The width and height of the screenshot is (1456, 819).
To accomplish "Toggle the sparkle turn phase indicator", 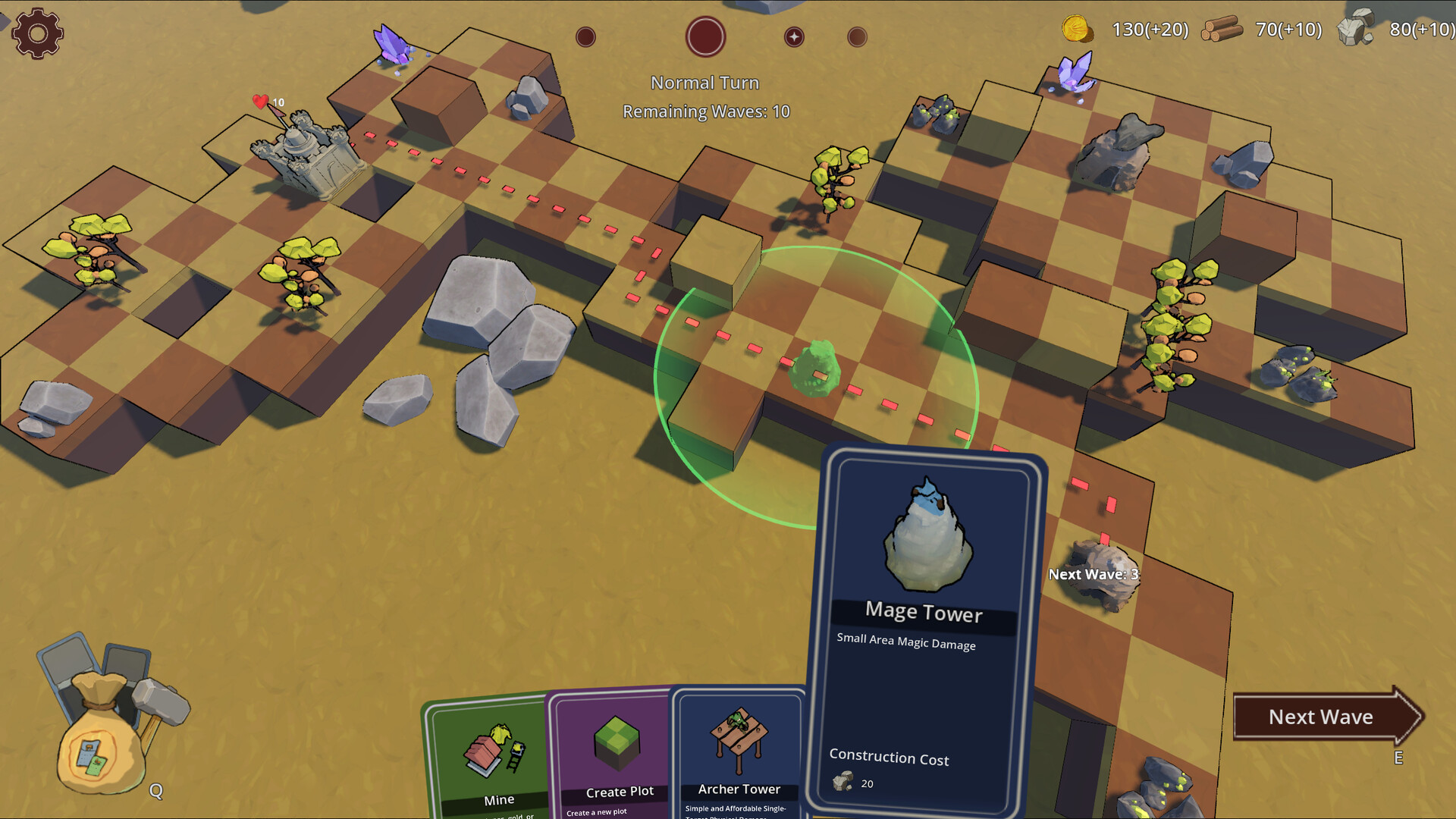I will pyautogui.click(x=794, y=36).
